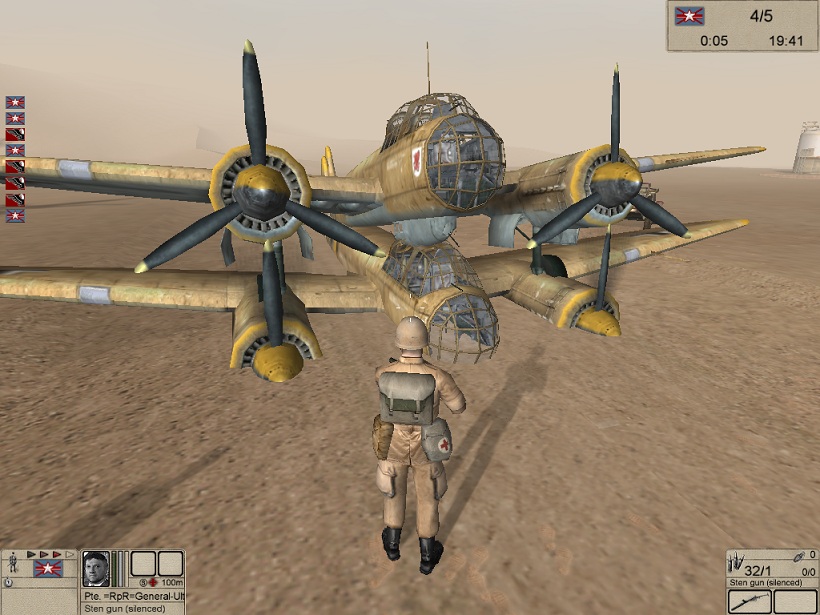
Task: Click the grenade icon in the weapon panel
Action: point(797,556)
